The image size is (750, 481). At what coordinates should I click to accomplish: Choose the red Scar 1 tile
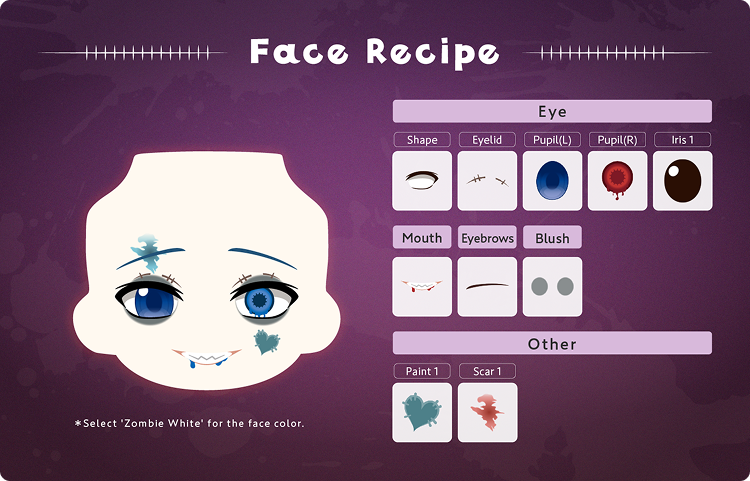tap(487, 412)
